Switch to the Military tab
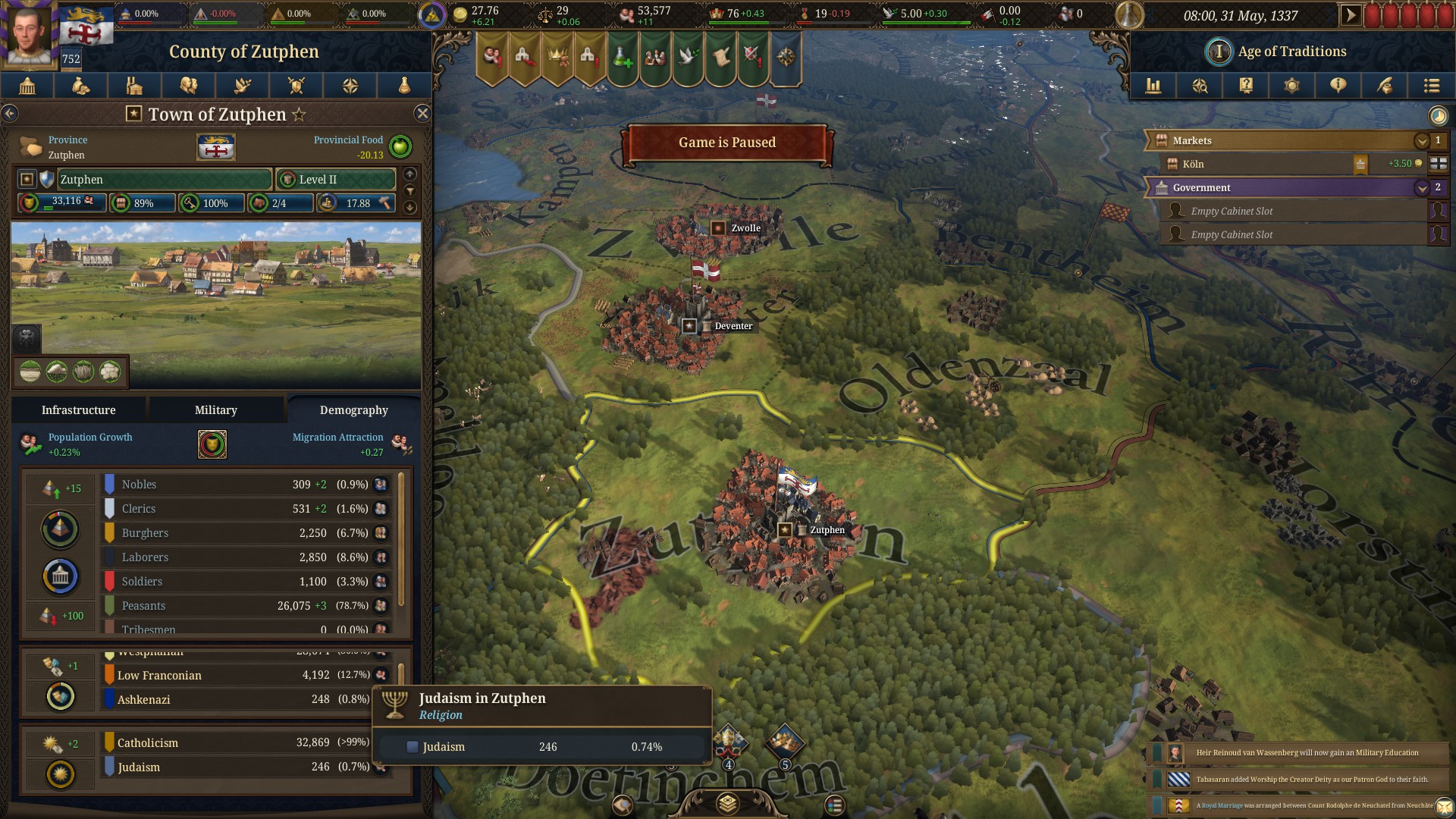1456x819 pixels. 215,409
